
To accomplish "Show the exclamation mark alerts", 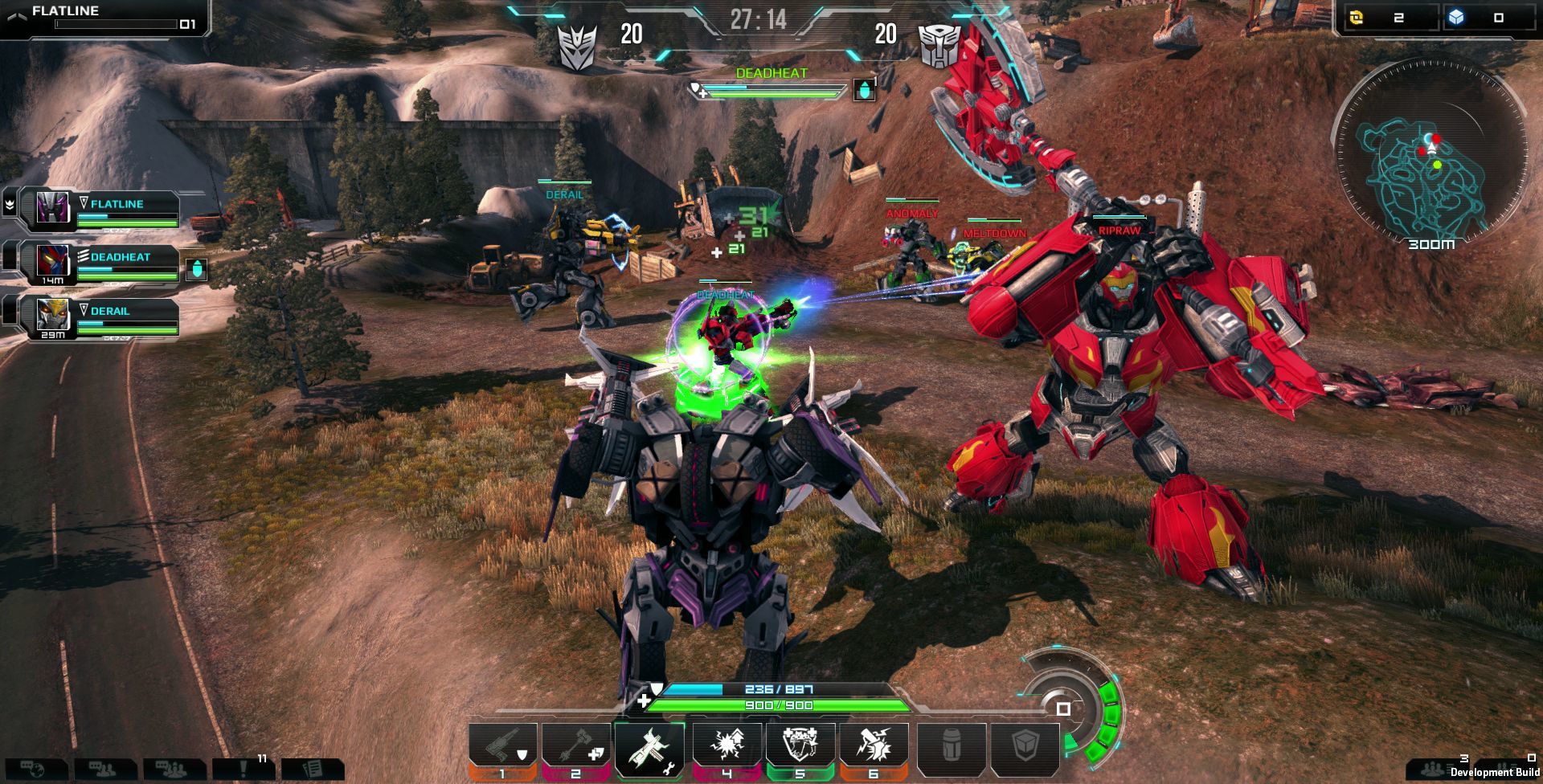I will click(x=243, y=770).
